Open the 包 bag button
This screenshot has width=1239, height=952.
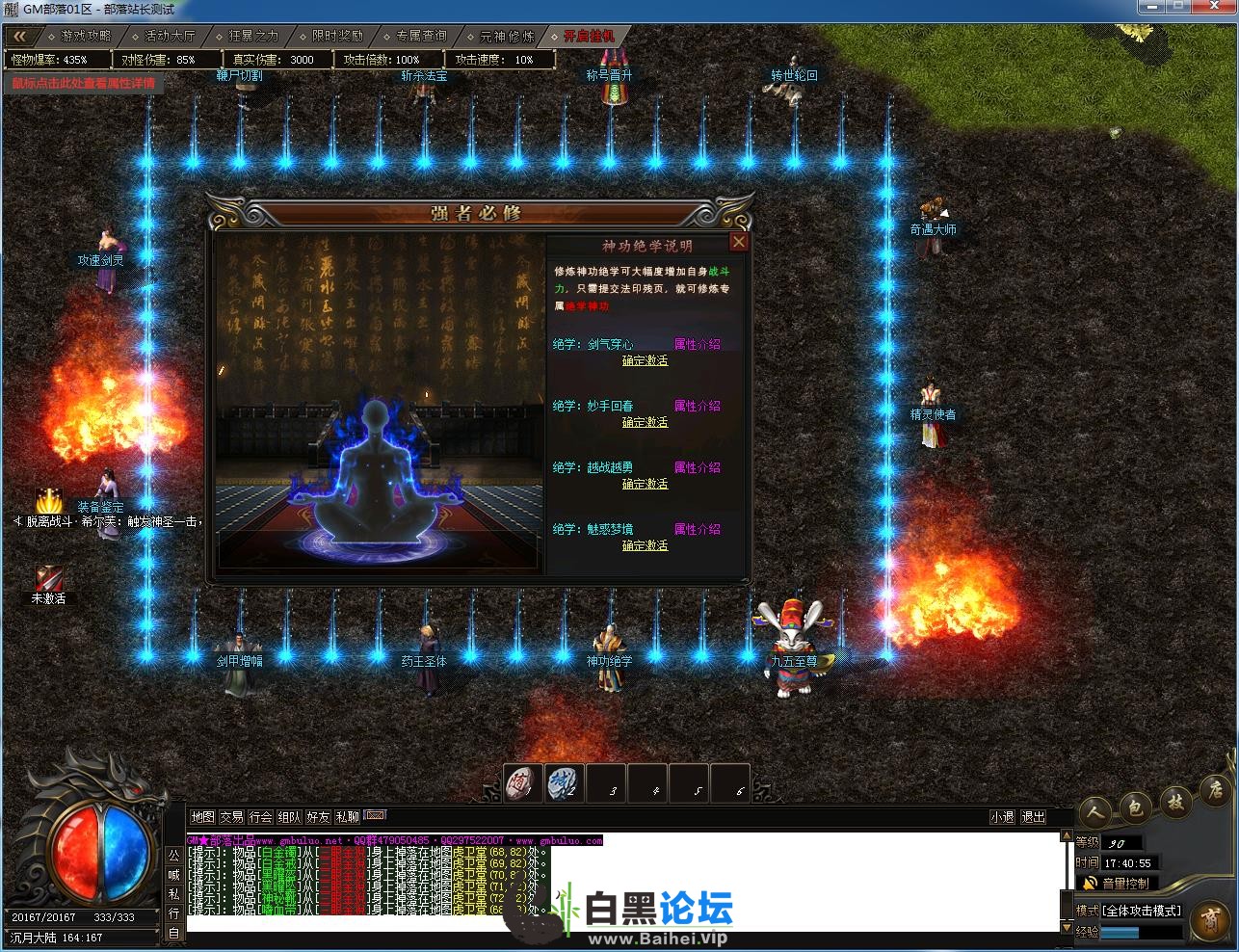(1136, 807)
